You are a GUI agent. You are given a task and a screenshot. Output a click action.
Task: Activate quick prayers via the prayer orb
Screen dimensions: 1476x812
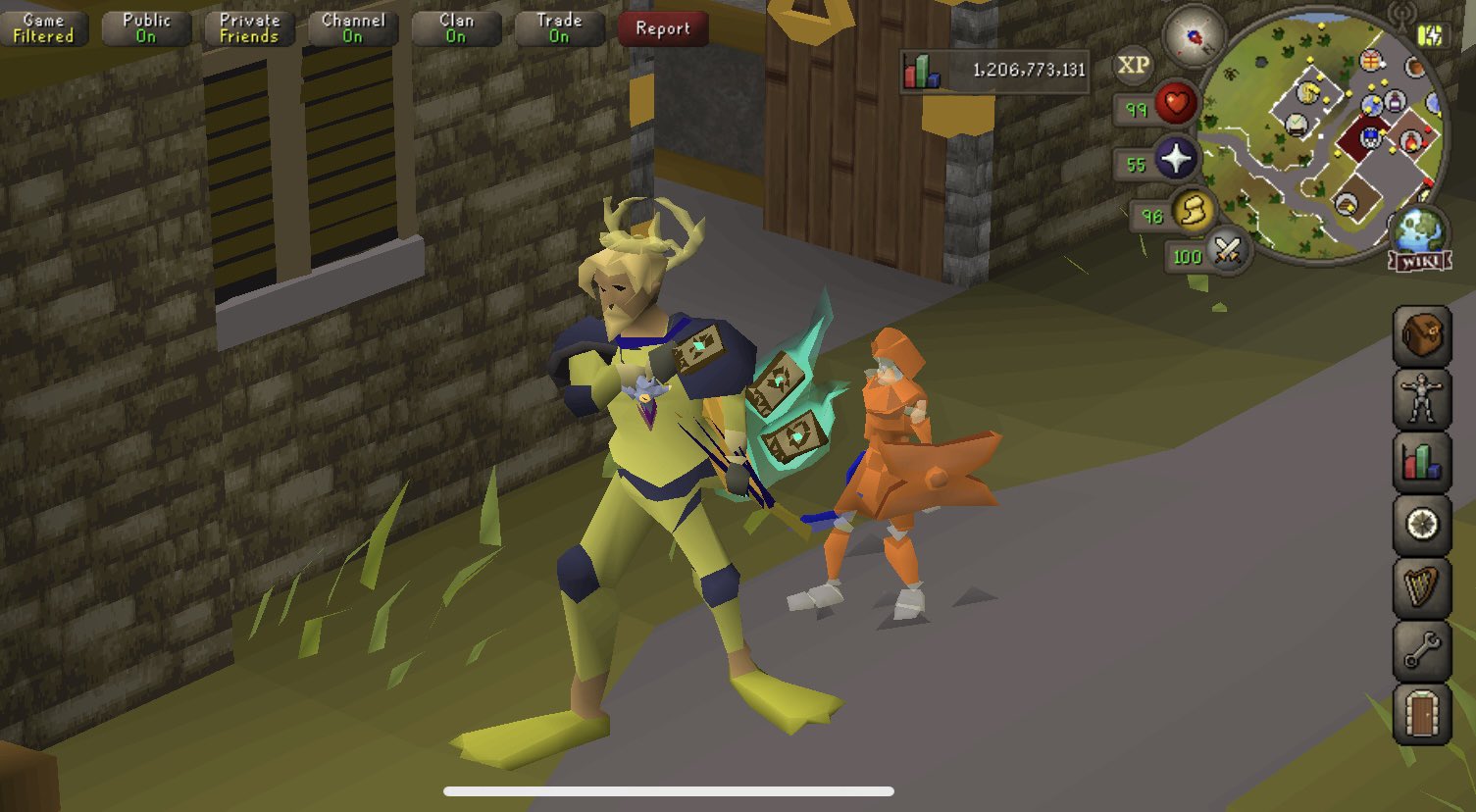pos(1176,160)
